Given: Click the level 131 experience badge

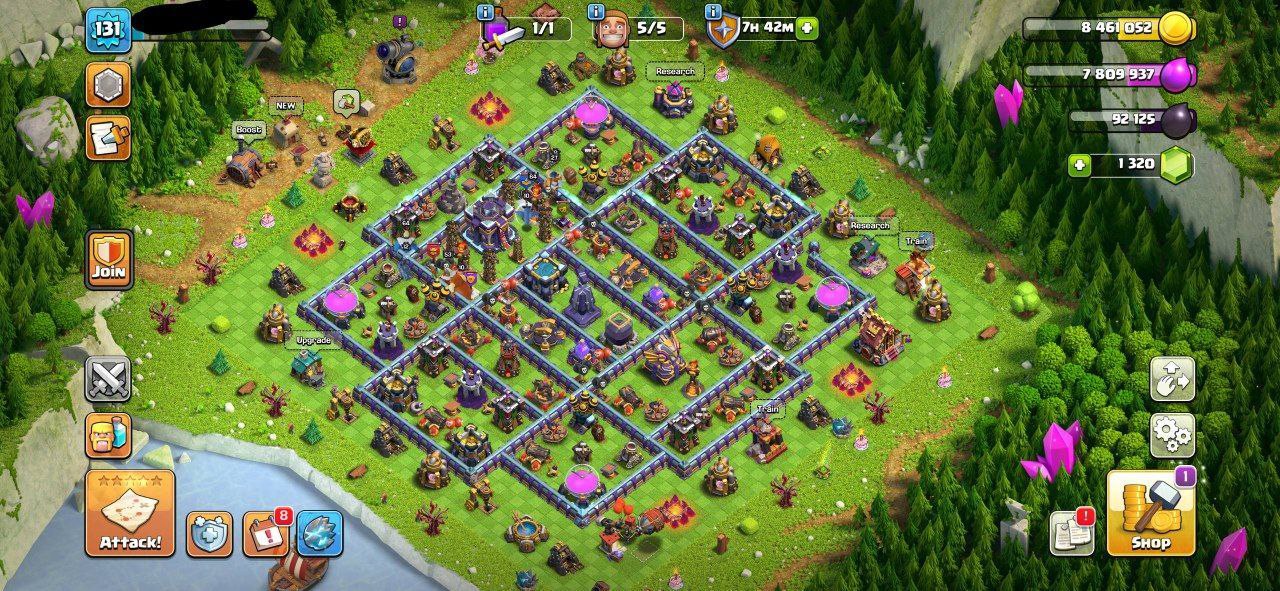Looking at the screenshot, I should (108, 31).
